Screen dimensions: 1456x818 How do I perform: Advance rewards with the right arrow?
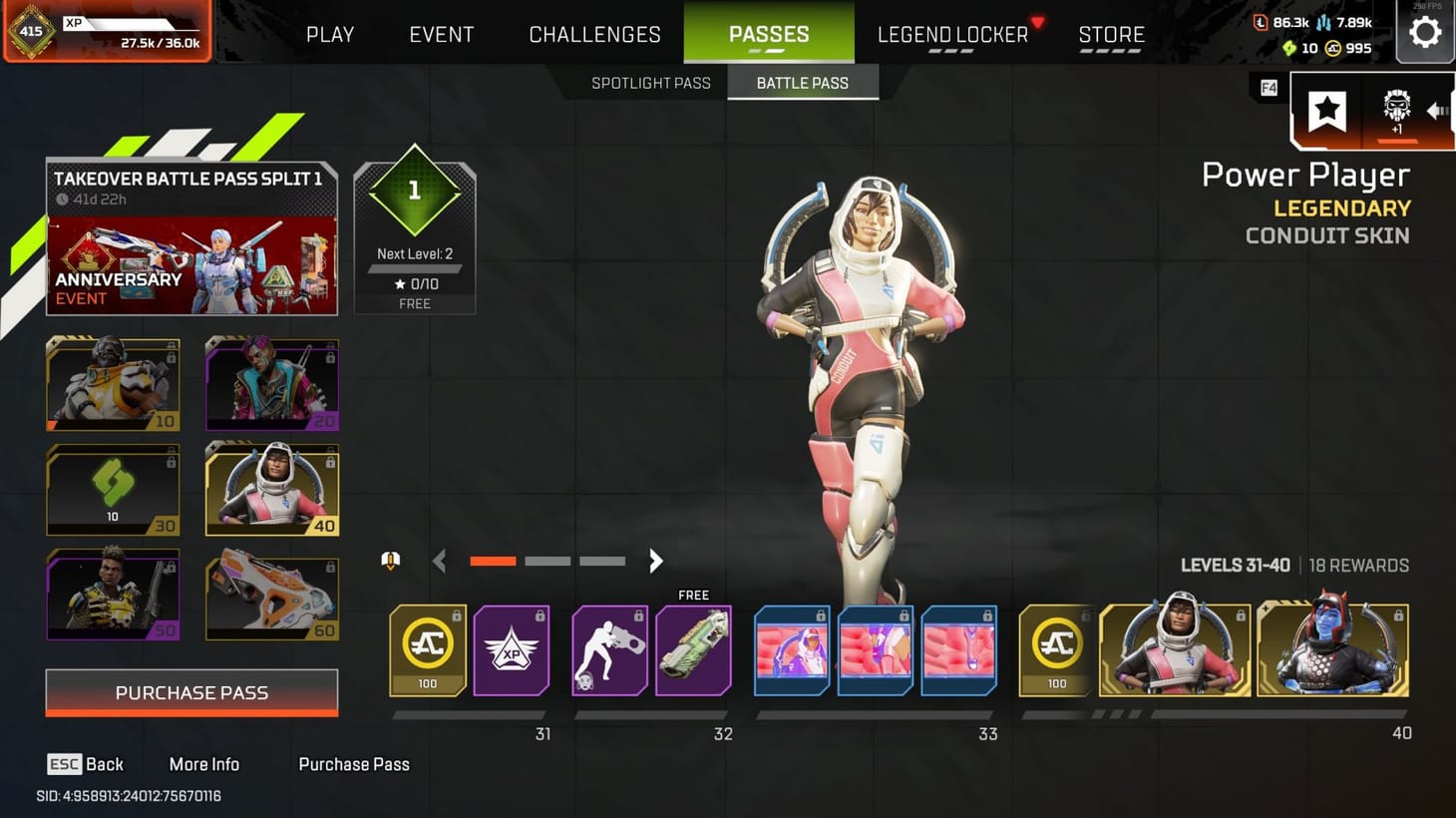click(x=655, y=561)
